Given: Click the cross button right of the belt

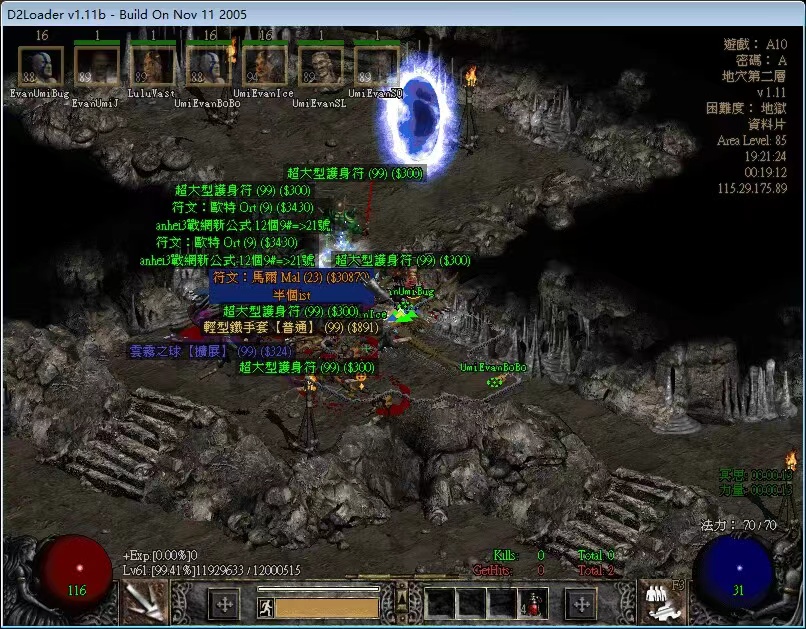Looking at the screenshot, I should click(581, 604).
